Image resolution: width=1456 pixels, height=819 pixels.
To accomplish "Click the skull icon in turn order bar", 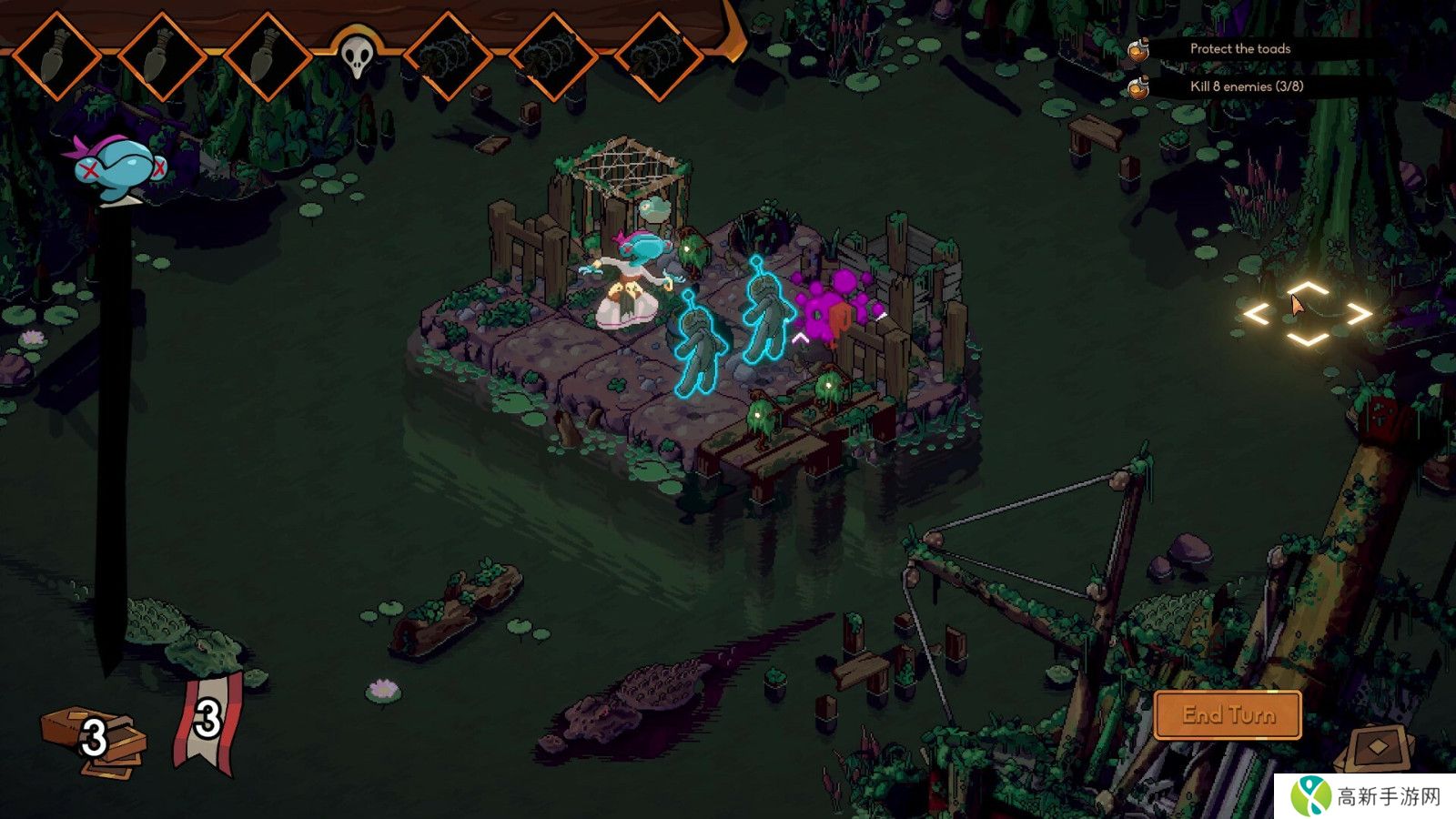I will 357,56.
